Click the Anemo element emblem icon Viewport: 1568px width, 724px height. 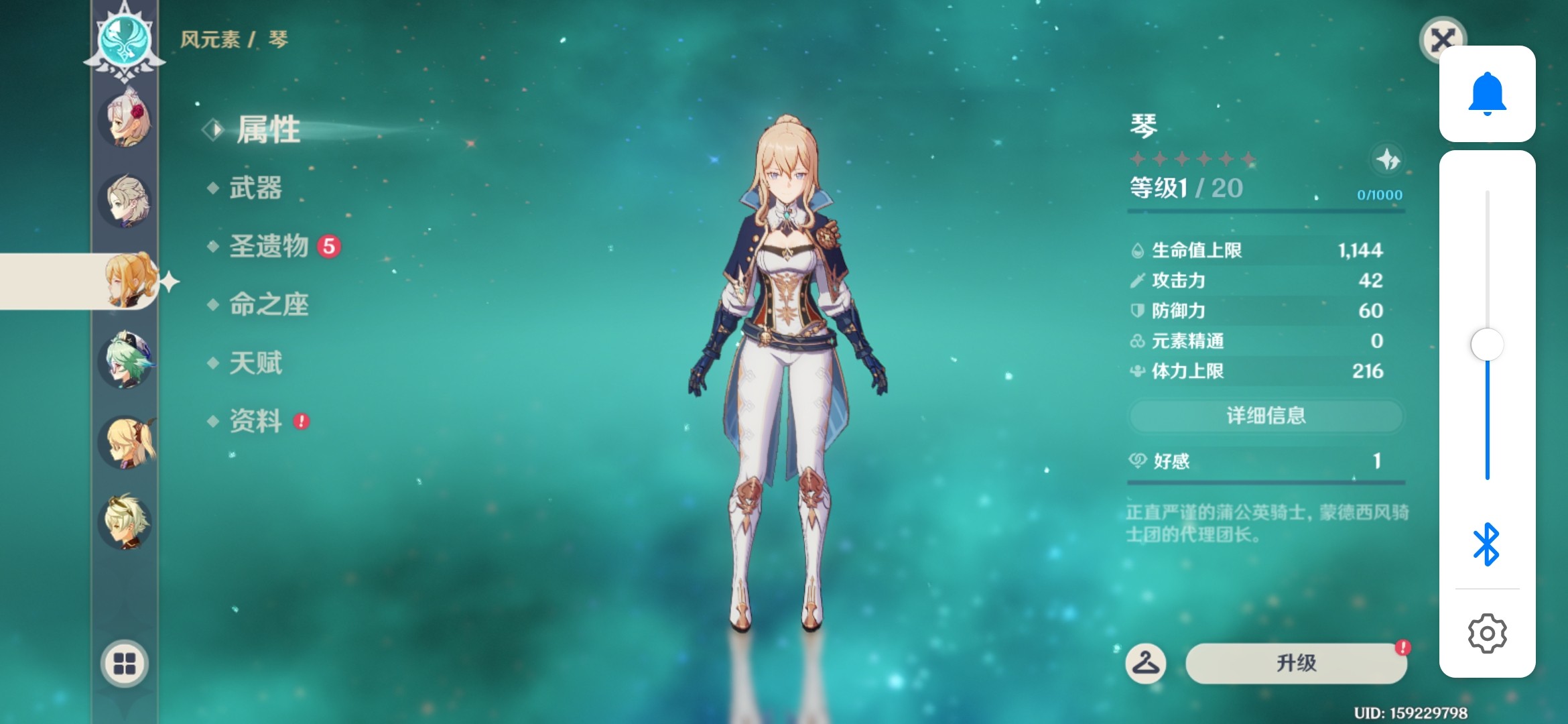click(x=125, y=39)
